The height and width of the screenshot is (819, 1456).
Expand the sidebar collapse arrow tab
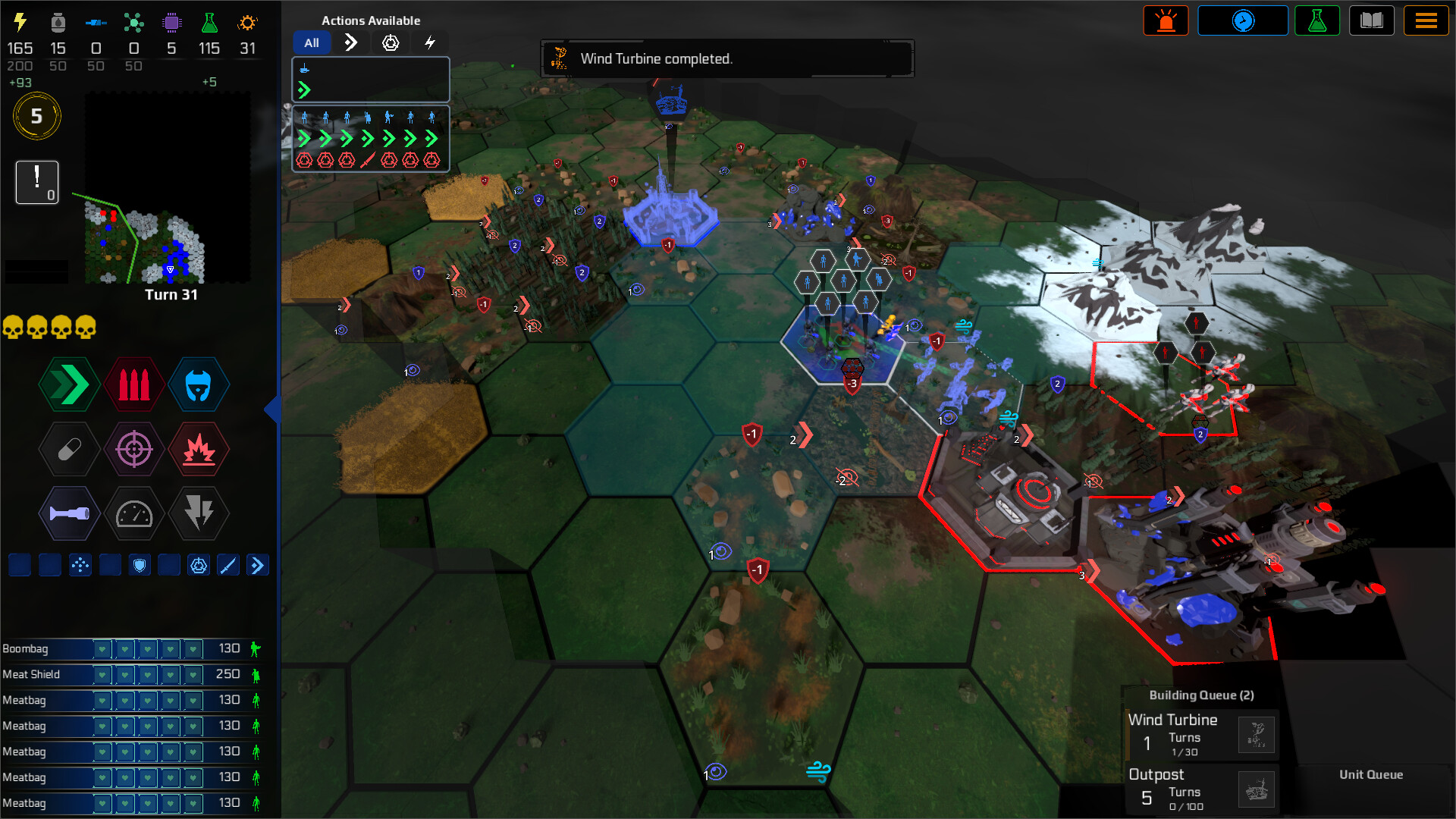[274, 409]
